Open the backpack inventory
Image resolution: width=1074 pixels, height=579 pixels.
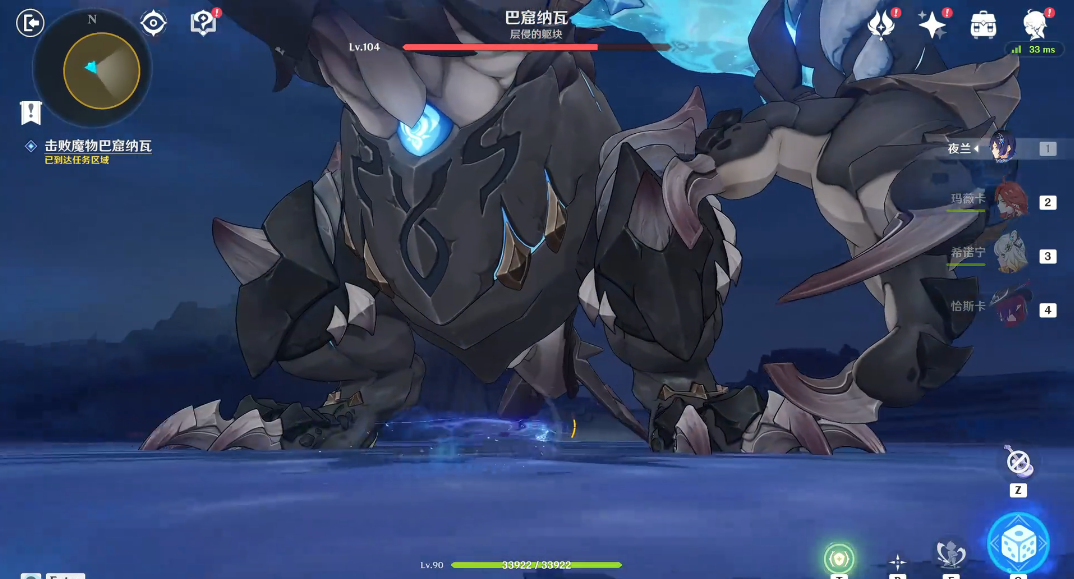983,25
